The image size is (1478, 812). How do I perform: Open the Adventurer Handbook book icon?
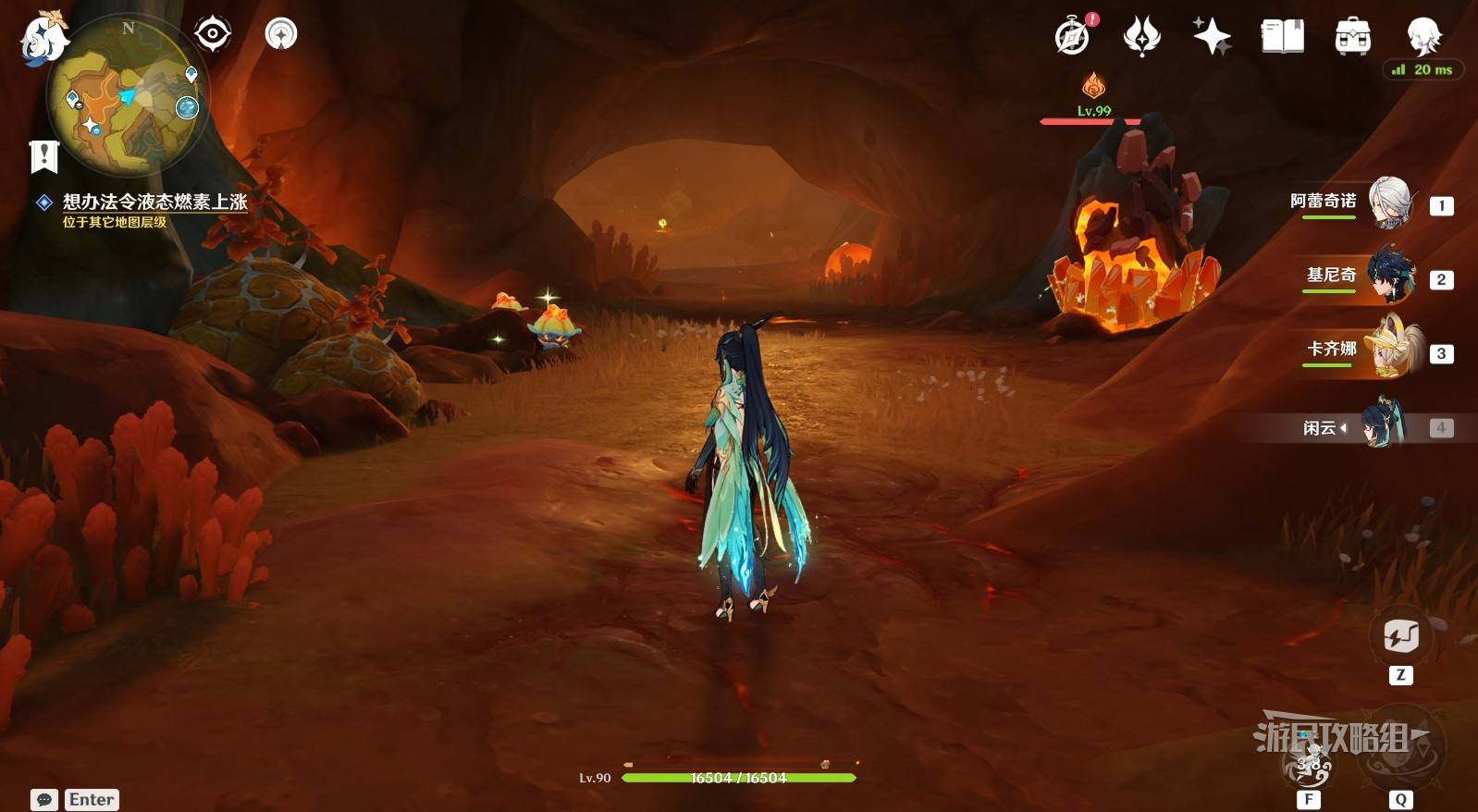click(x=1282, y=36)
